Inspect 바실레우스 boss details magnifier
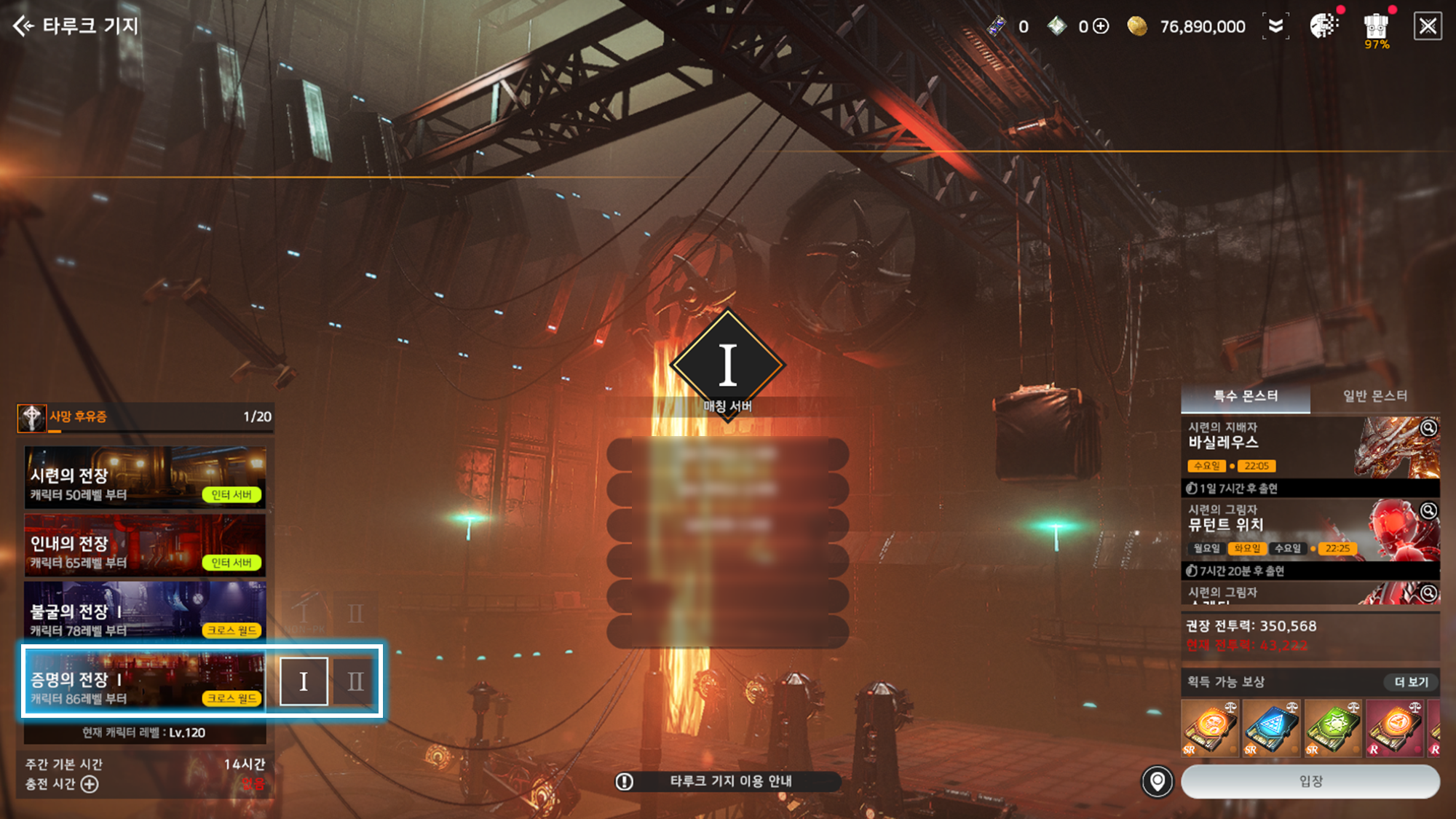This screenshot has width=1456, height=819. [1428, 428]
